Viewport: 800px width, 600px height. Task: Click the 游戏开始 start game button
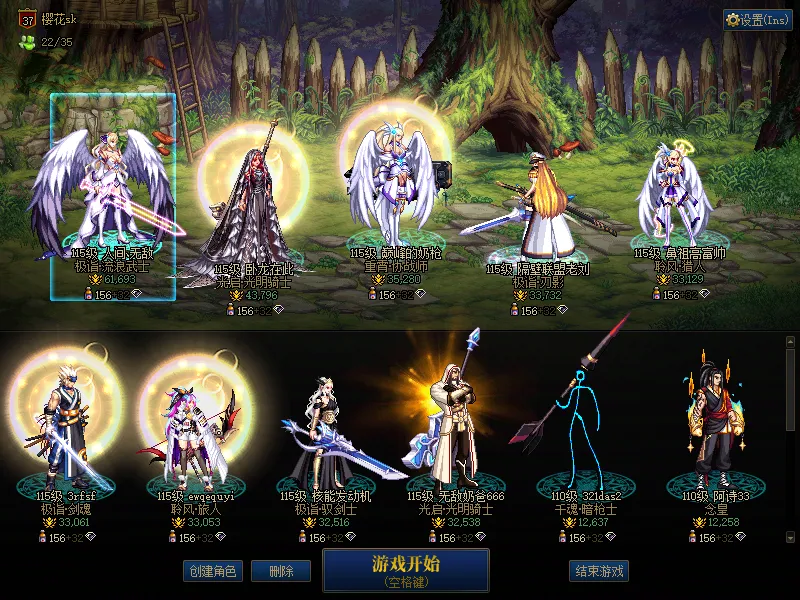pyautogui.click(x=405, y=569)
